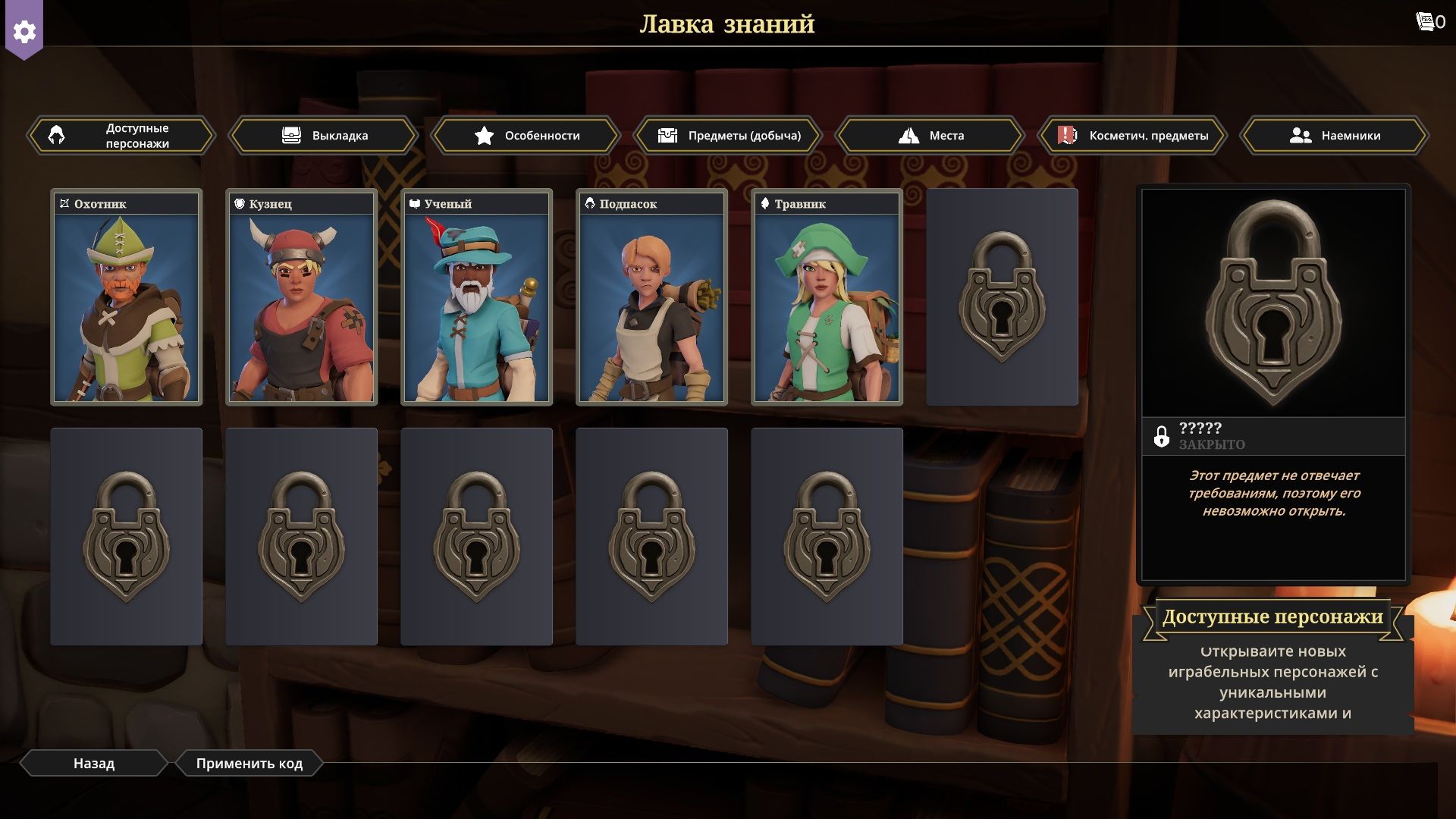
Task: Select the Подпасок character card
Action: pos(652,297)
